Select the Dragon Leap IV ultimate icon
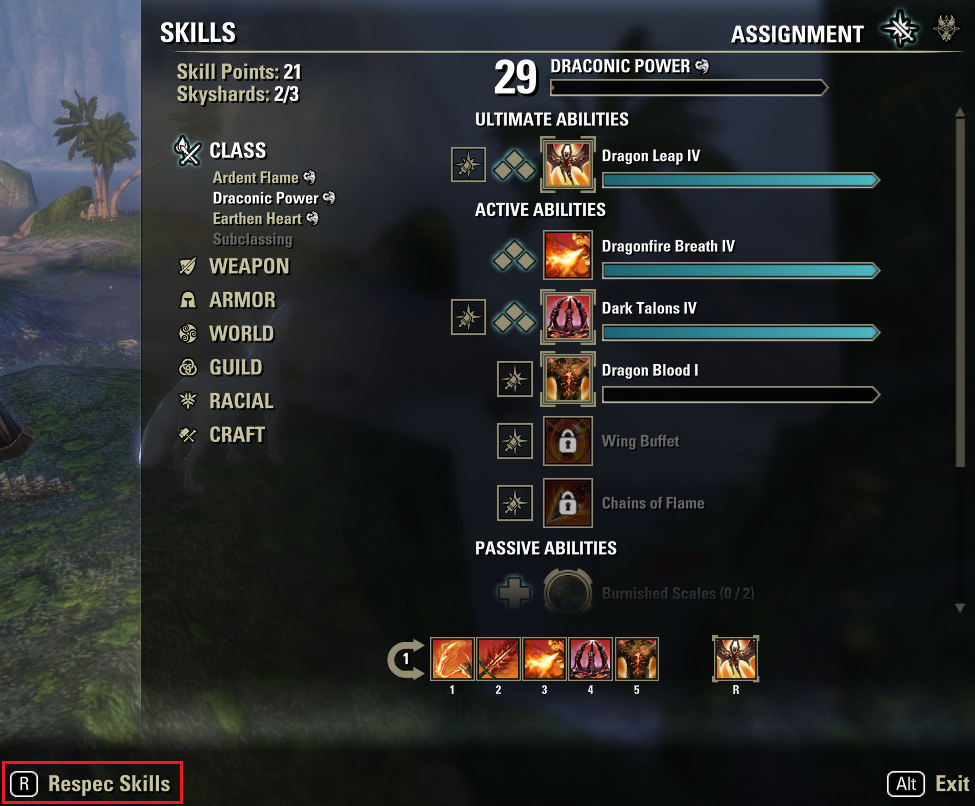Viewport: 975px width, 806px height. click(x=567, y=165)
